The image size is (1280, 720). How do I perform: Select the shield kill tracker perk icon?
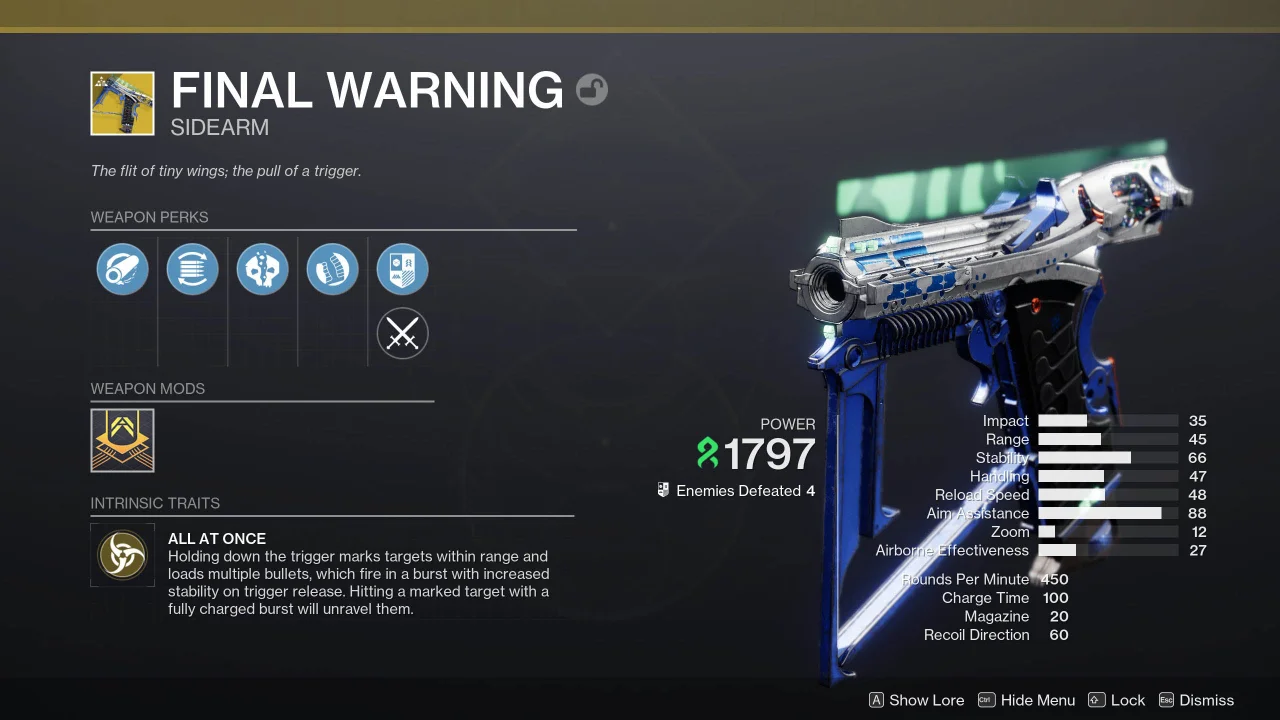point(402,269)
